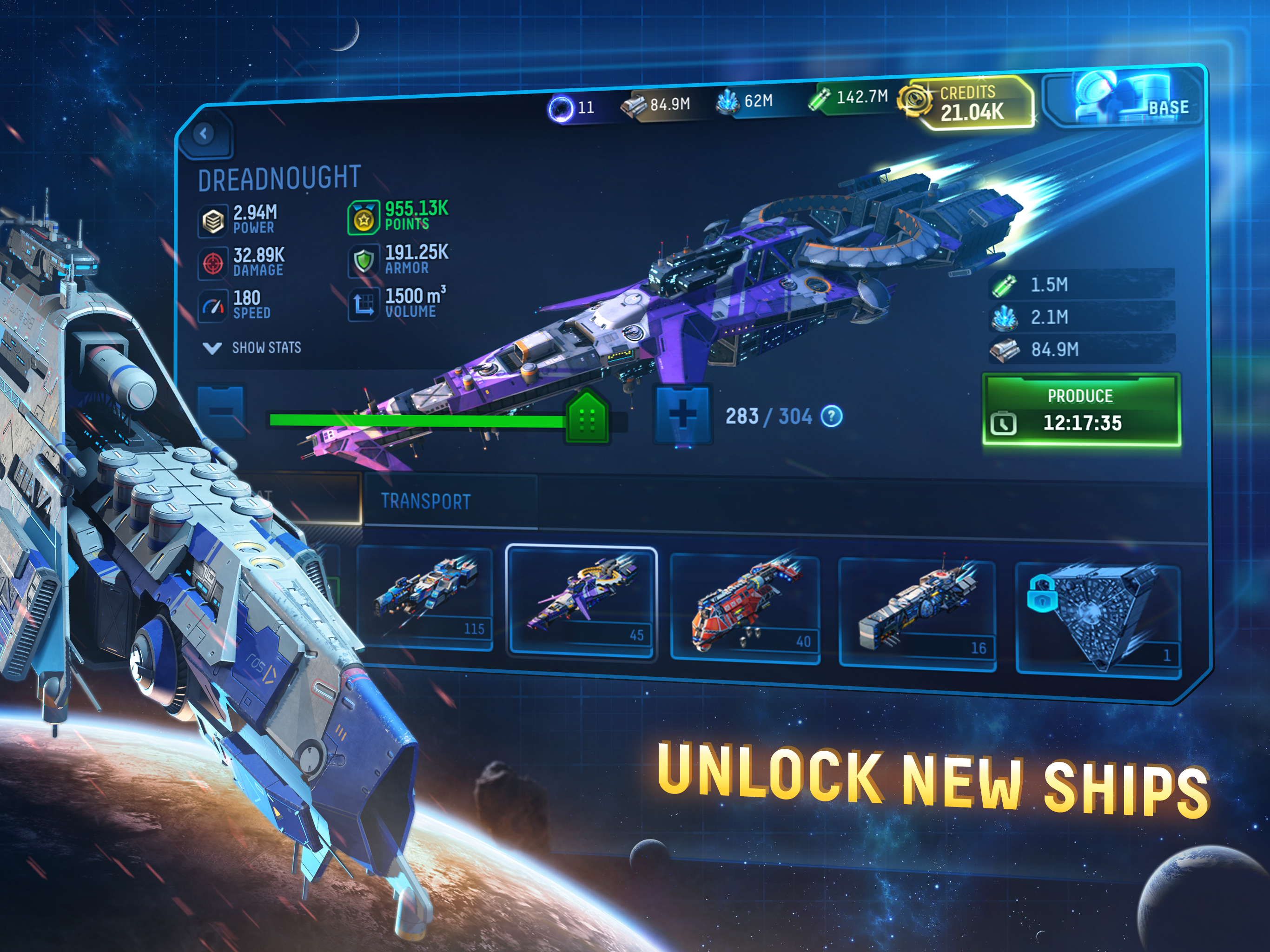Screen dimensions: 1270x952
Task: Tap the dark matter portal resource showing 11
Action: coord(572,108)
